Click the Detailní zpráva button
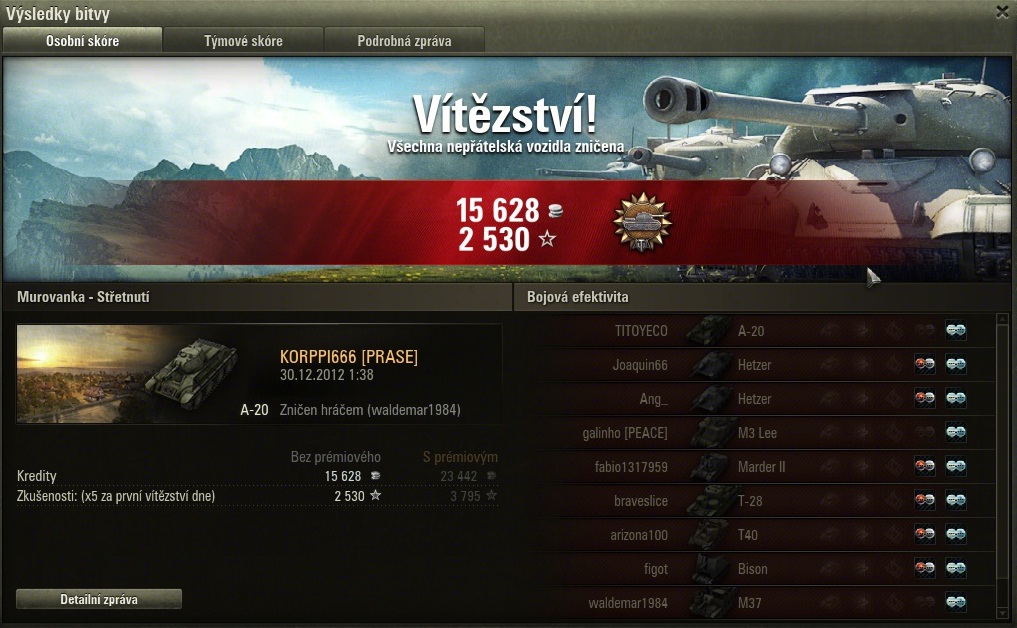Viewport: 1017px width, 628px height. 99,599
